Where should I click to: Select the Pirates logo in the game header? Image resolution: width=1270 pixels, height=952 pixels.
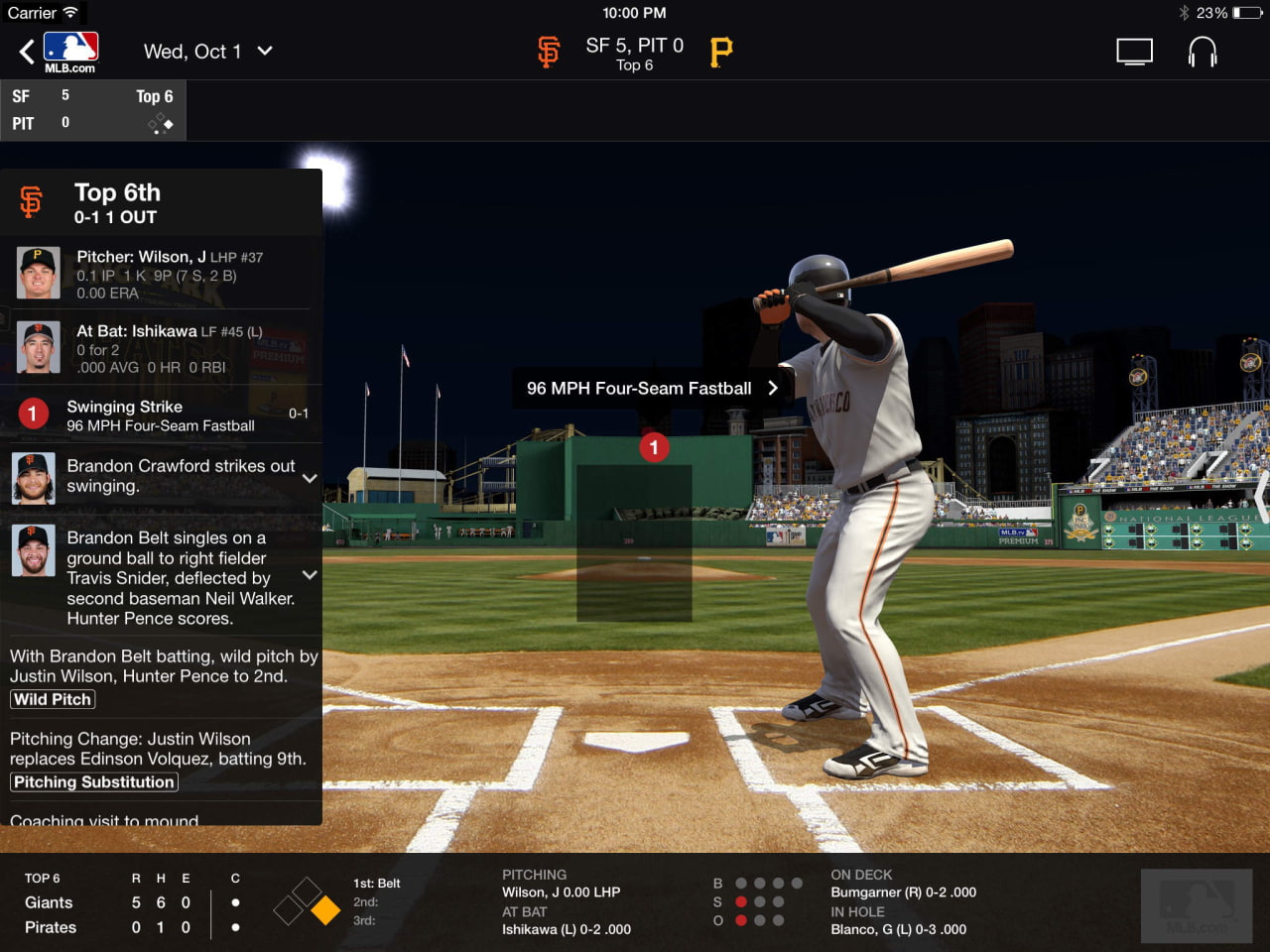point(719,51)
